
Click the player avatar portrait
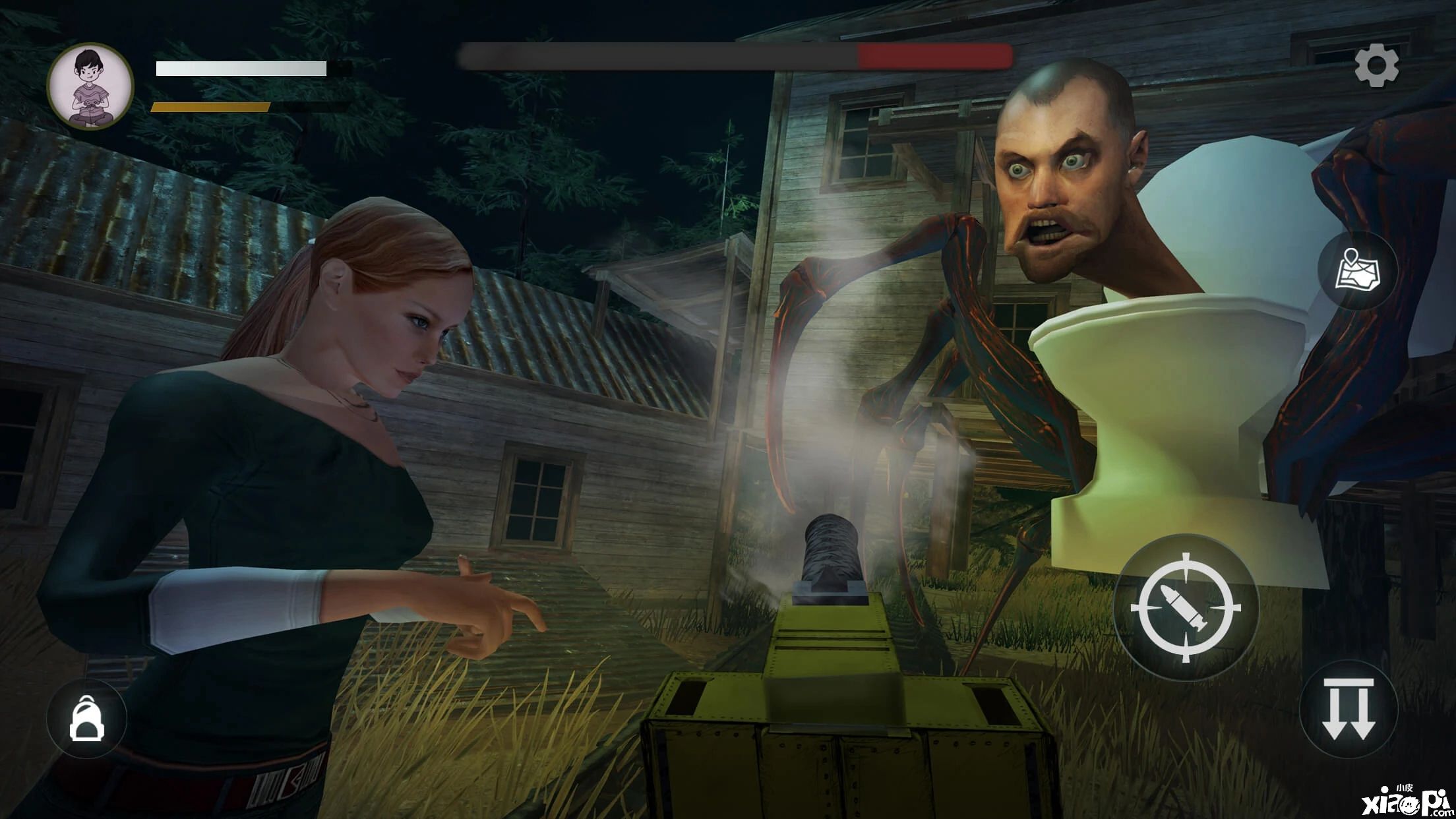coord(90,86)
